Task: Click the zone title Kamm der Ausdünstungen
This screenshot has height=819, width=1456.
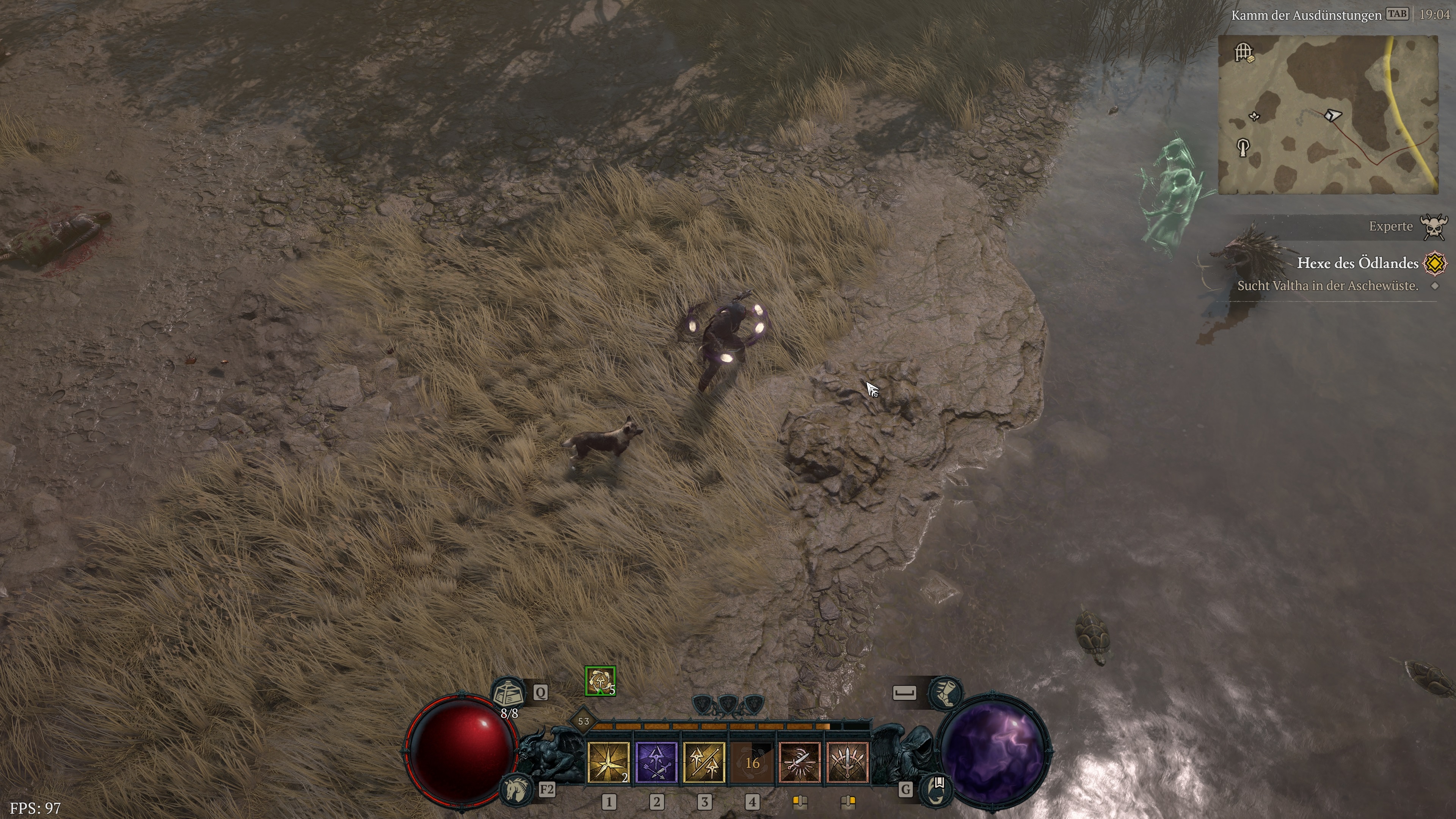Action: 1306,15
